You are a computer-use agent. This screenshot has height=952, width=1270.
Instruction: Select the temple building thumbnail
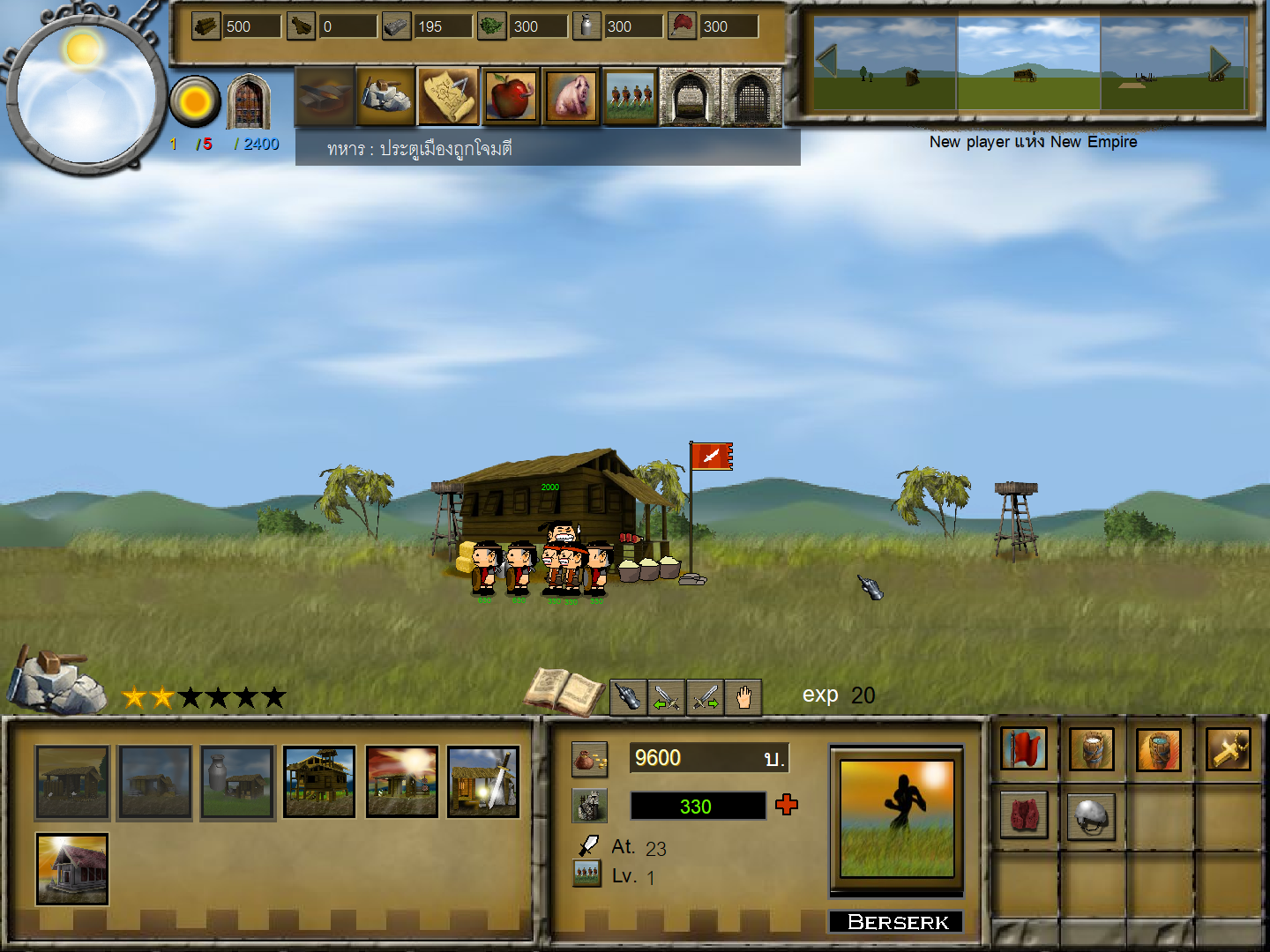[x=71, y=871]
